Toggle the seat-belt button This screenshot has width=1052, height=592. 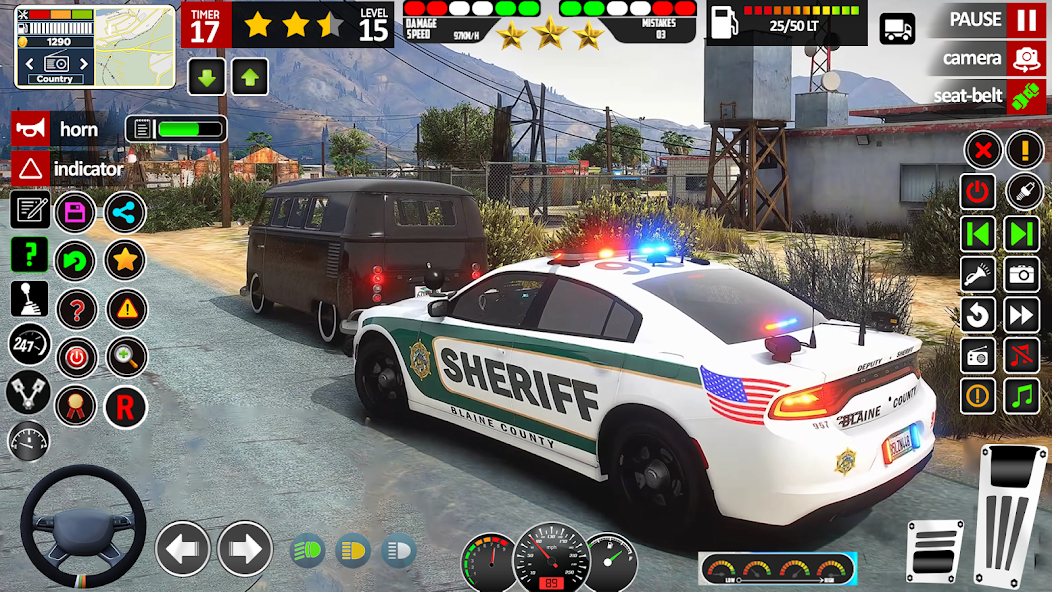1026,97
